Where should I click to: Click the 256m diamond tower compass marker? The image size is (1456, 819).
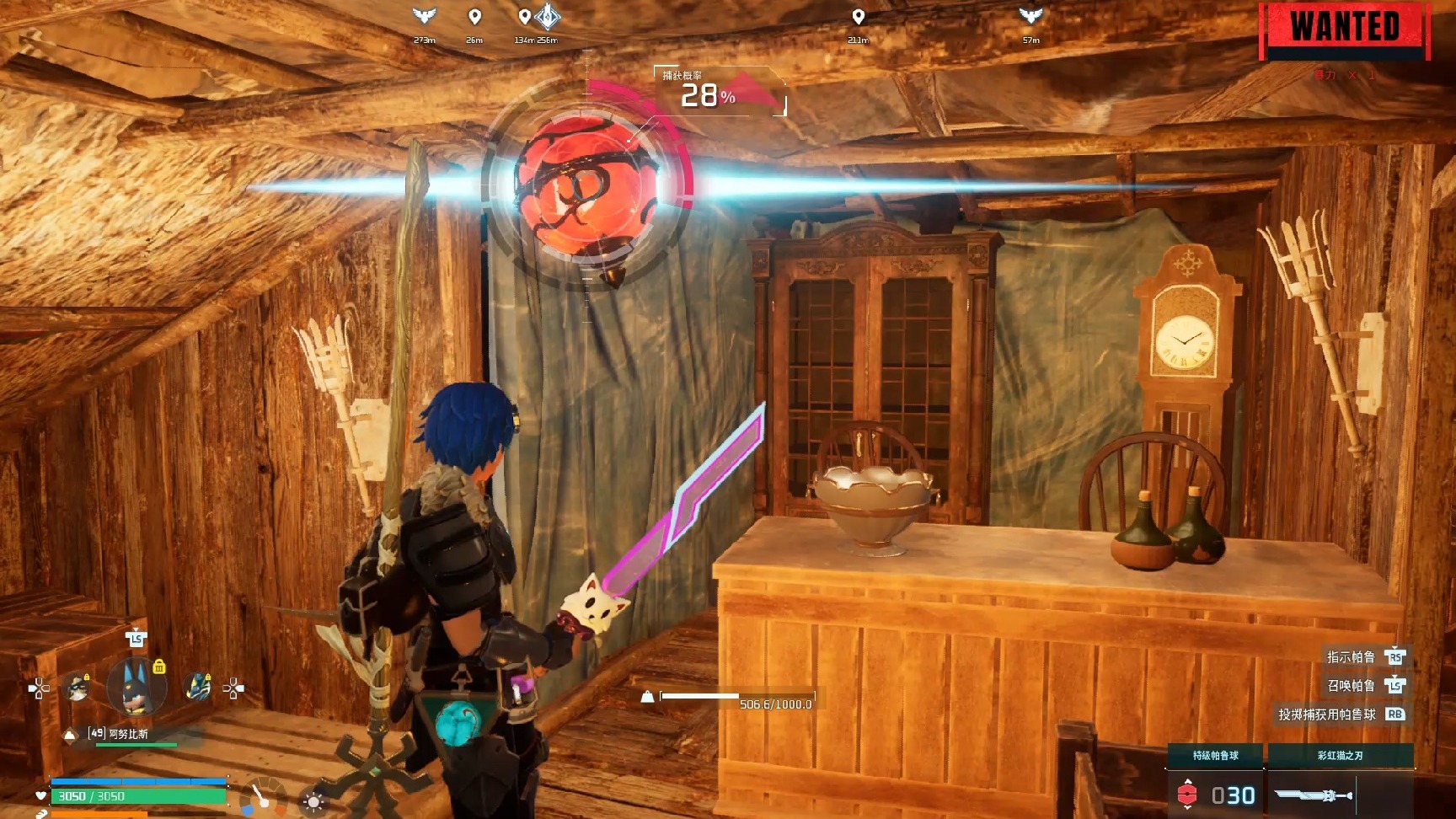[x=548, y=16]
